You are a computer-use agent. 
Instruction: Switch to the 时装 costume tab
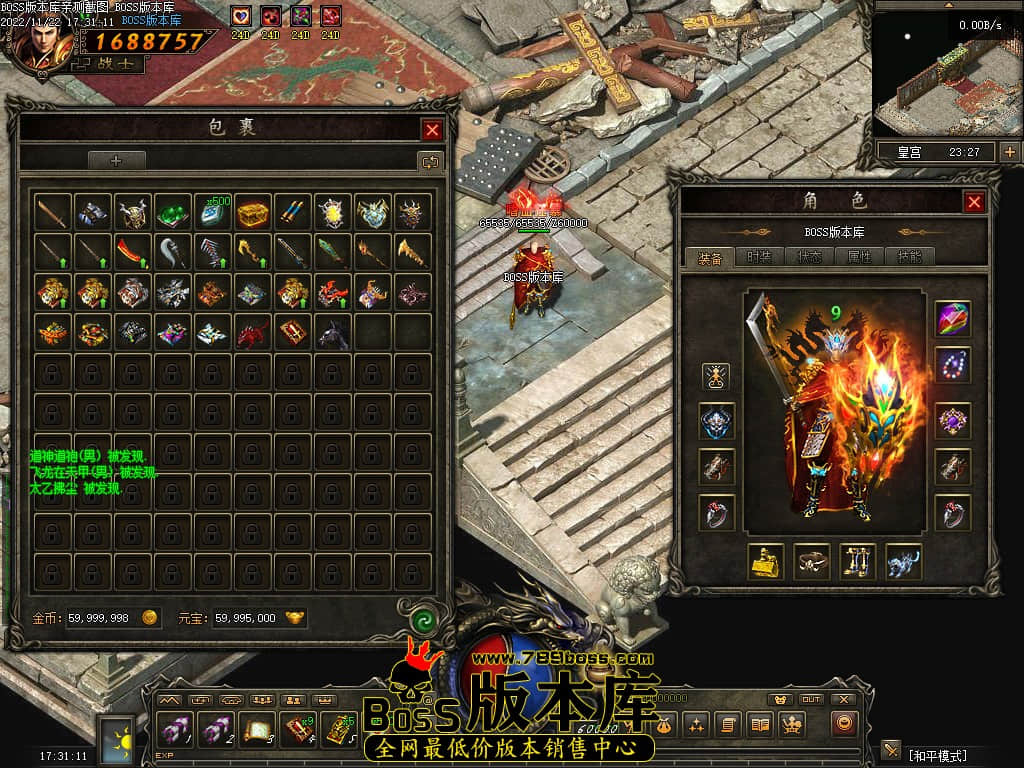pyautogui.click(x=760, y=257)
